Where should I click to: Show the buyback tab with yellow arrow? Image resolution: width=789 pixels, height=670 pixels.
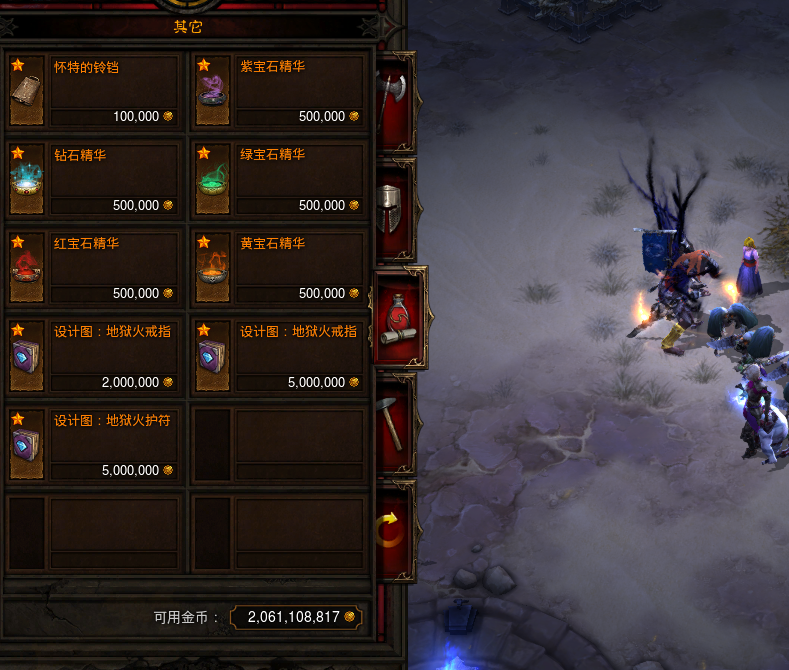pyautogui.click(x=391, y=530)
